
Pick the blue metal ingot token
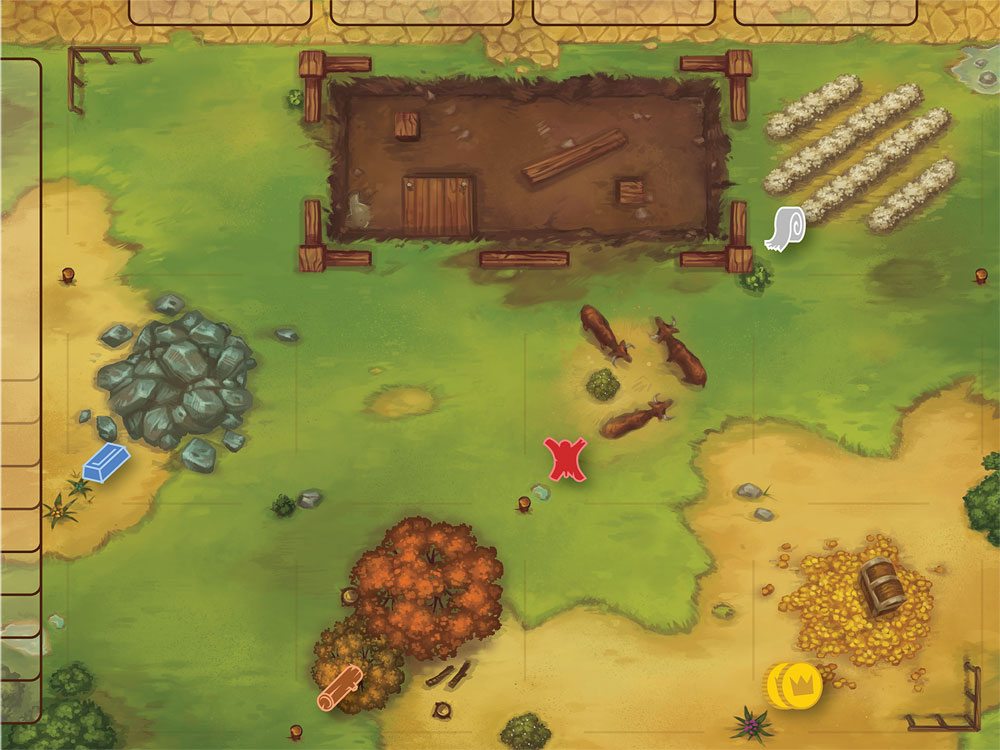click(x=106, y=461)
